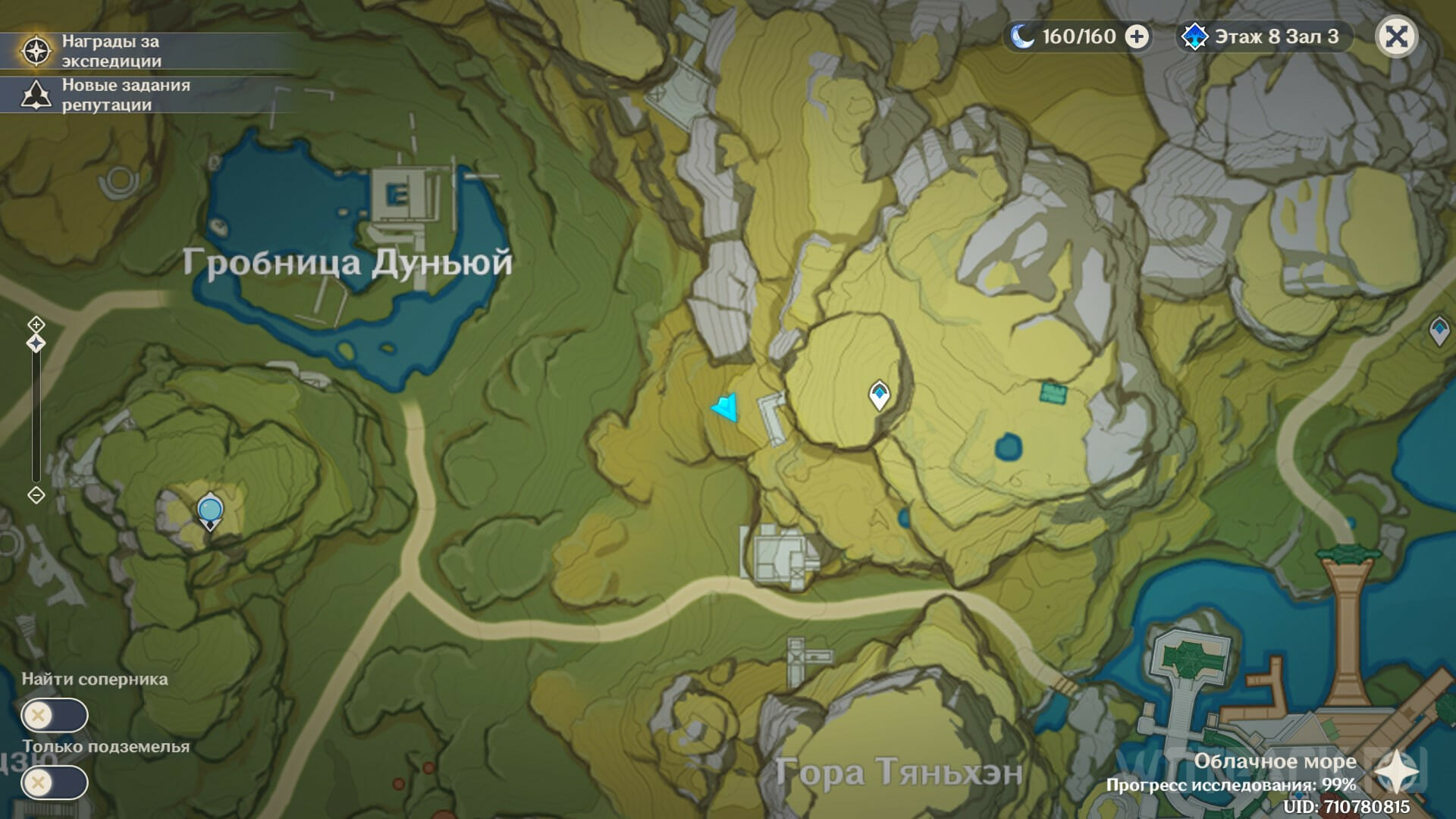The height and width of the screenshot is (819, 1456).
Task: Select the Statue of the Seven marker
Action: (x=209, y=510)
